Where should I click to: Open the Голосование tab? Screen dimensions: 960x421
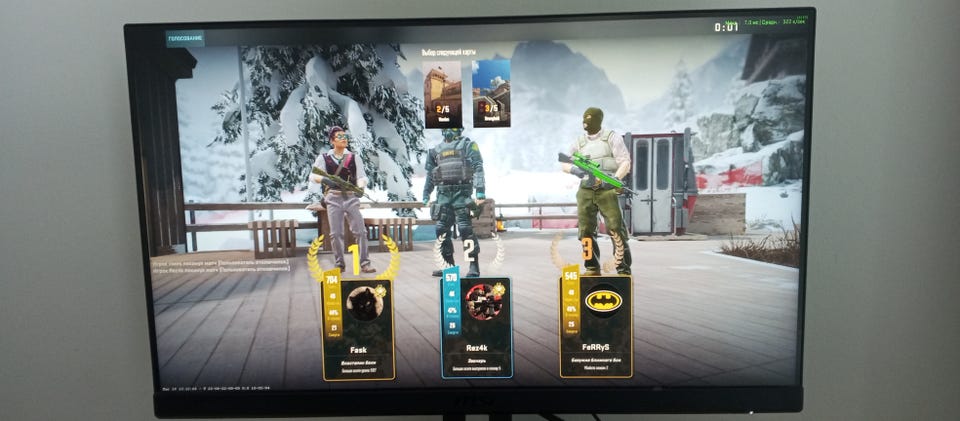pyautogui.click(x=186, y=38)
